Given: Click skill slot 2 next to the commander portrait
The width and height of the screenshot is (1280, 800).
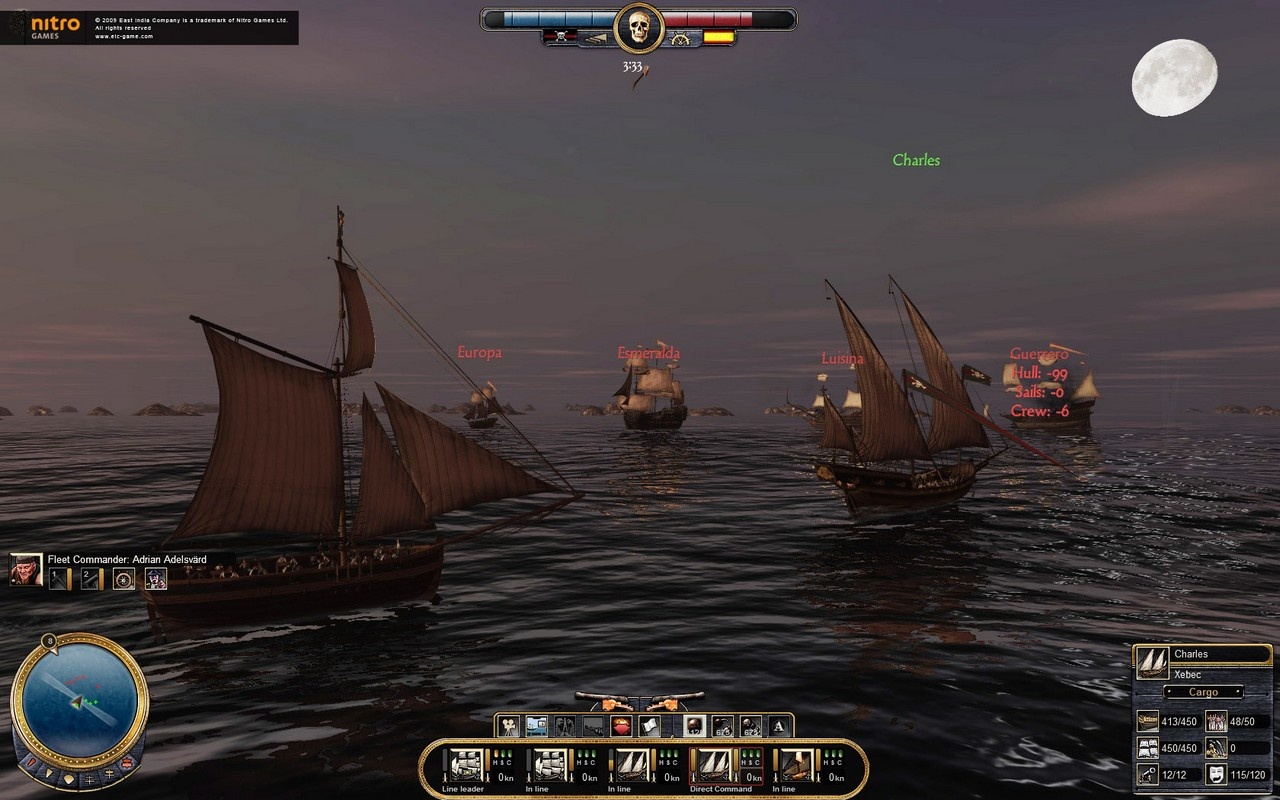Looking at the screenshot, I should click(x=91, y=578).
